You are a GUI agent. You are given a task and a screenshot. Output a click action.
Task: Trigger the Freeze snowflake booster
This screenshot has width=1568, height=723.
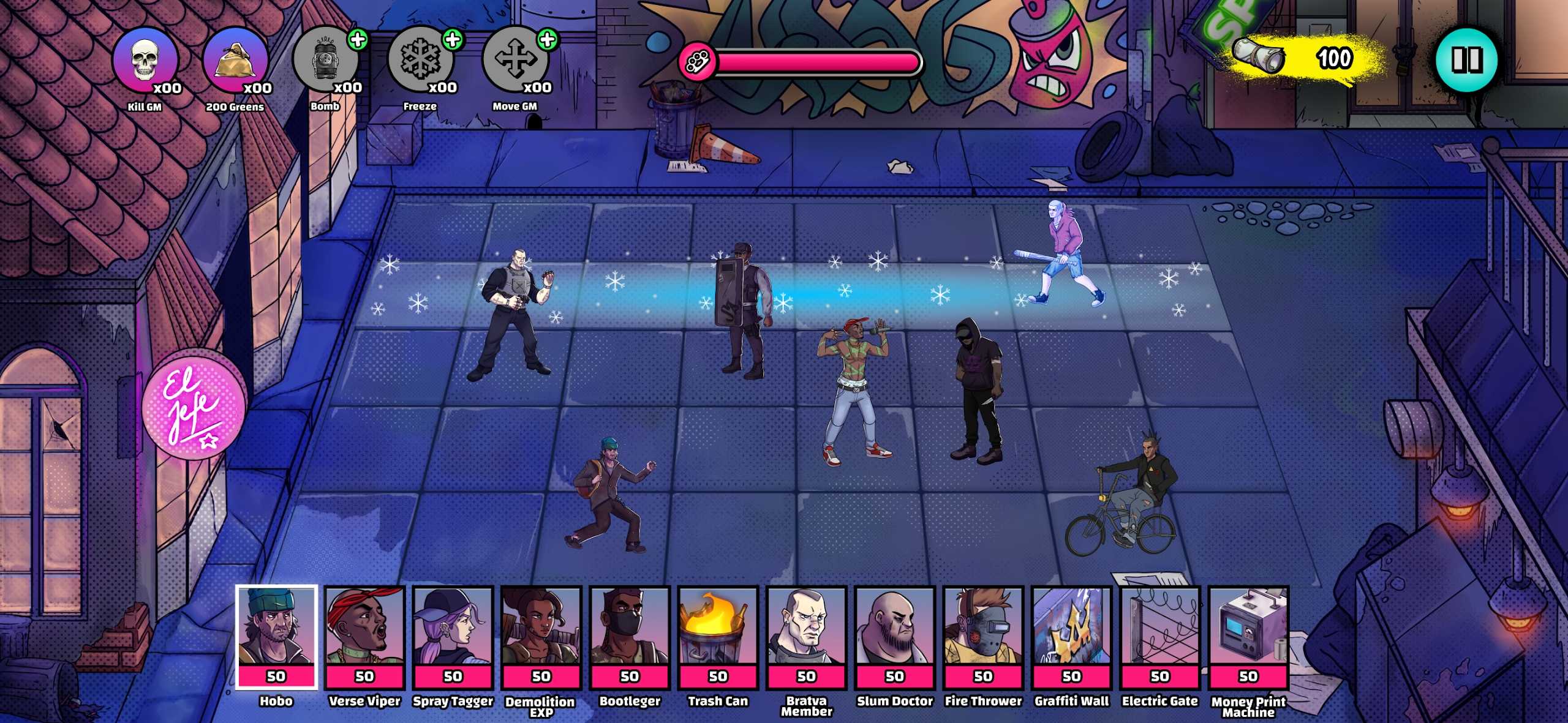click(x=419, y=61)
